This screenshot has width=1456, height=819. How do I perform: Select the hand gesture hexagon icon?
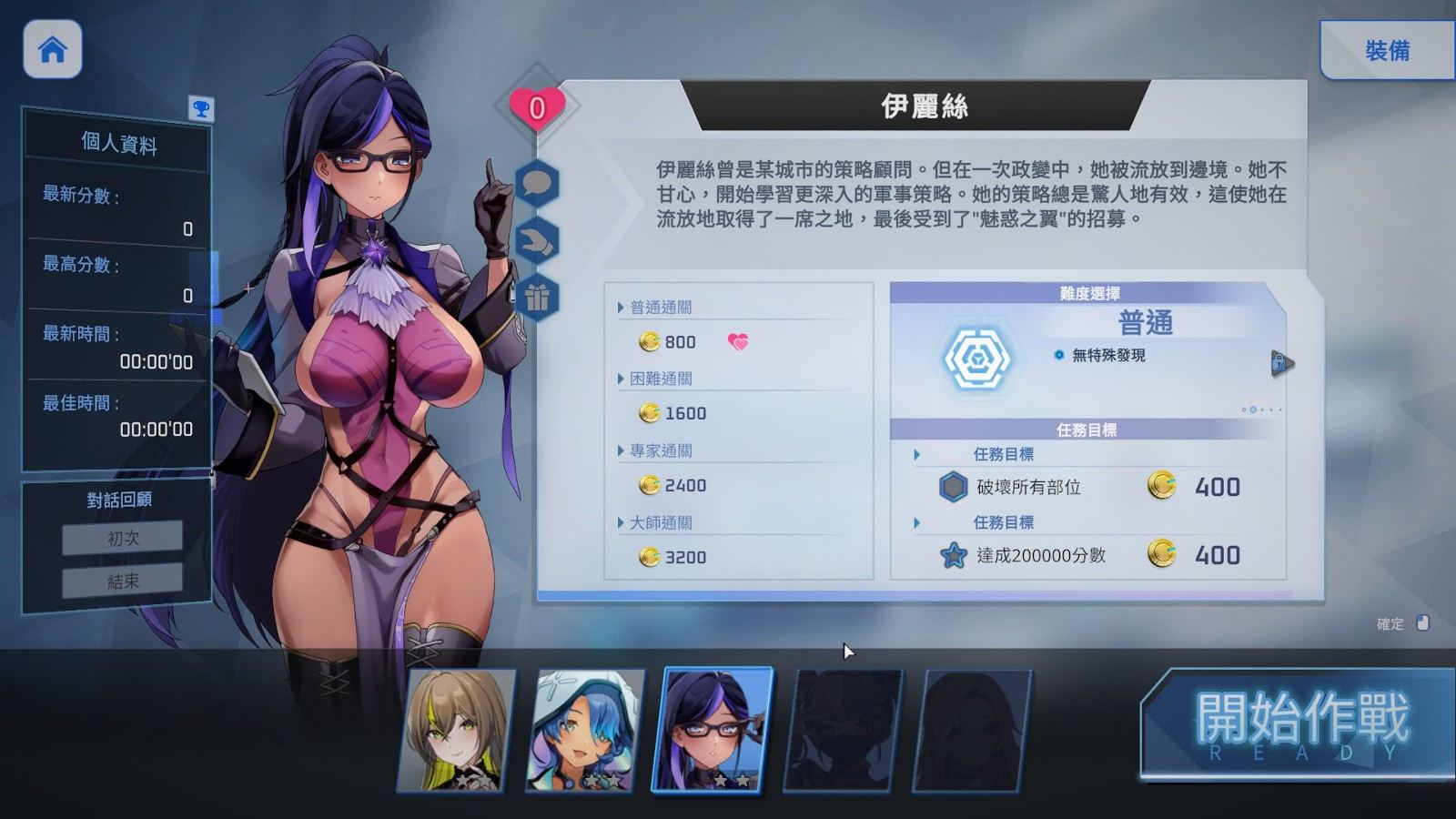click(x=539, y=239)
